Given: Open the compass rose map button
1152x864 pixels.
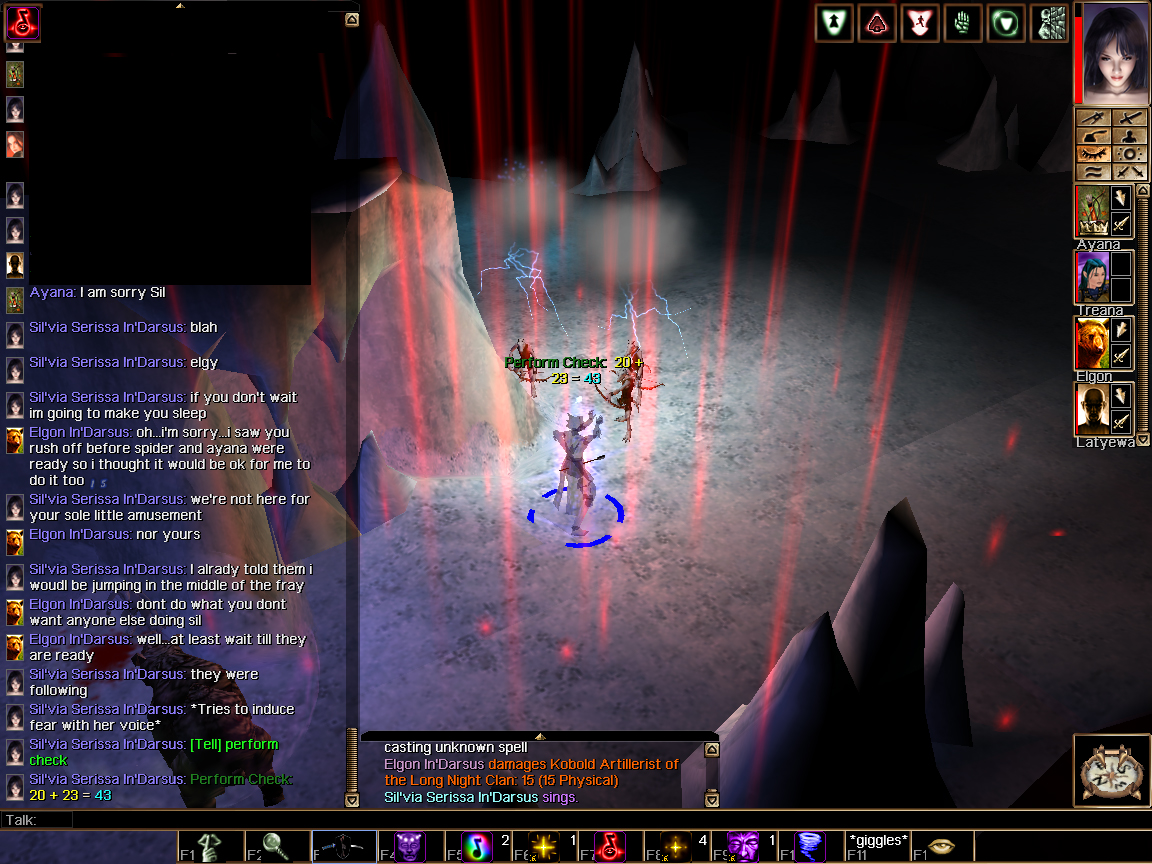Looking at the screenshot, I should point(1111,771).
